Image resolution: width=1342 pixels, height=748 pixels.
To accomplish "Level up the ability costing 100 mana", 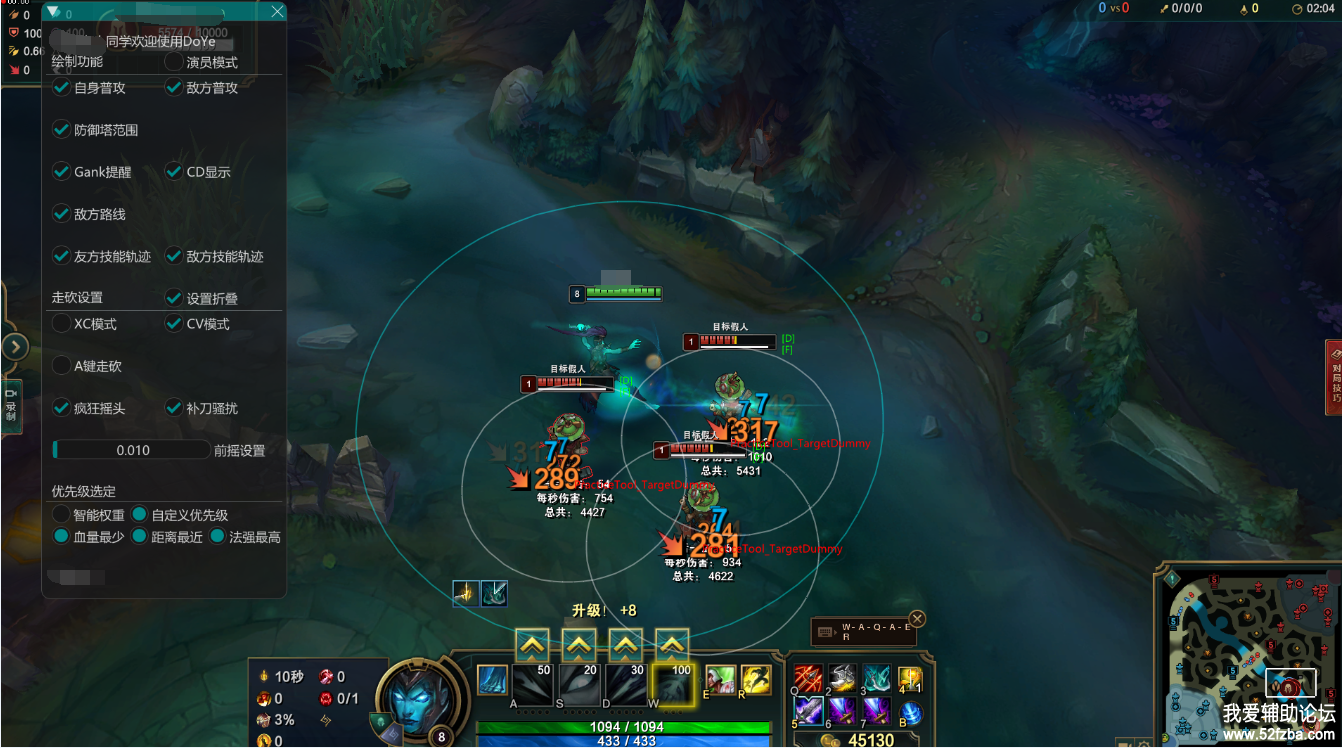I will 672,645.
